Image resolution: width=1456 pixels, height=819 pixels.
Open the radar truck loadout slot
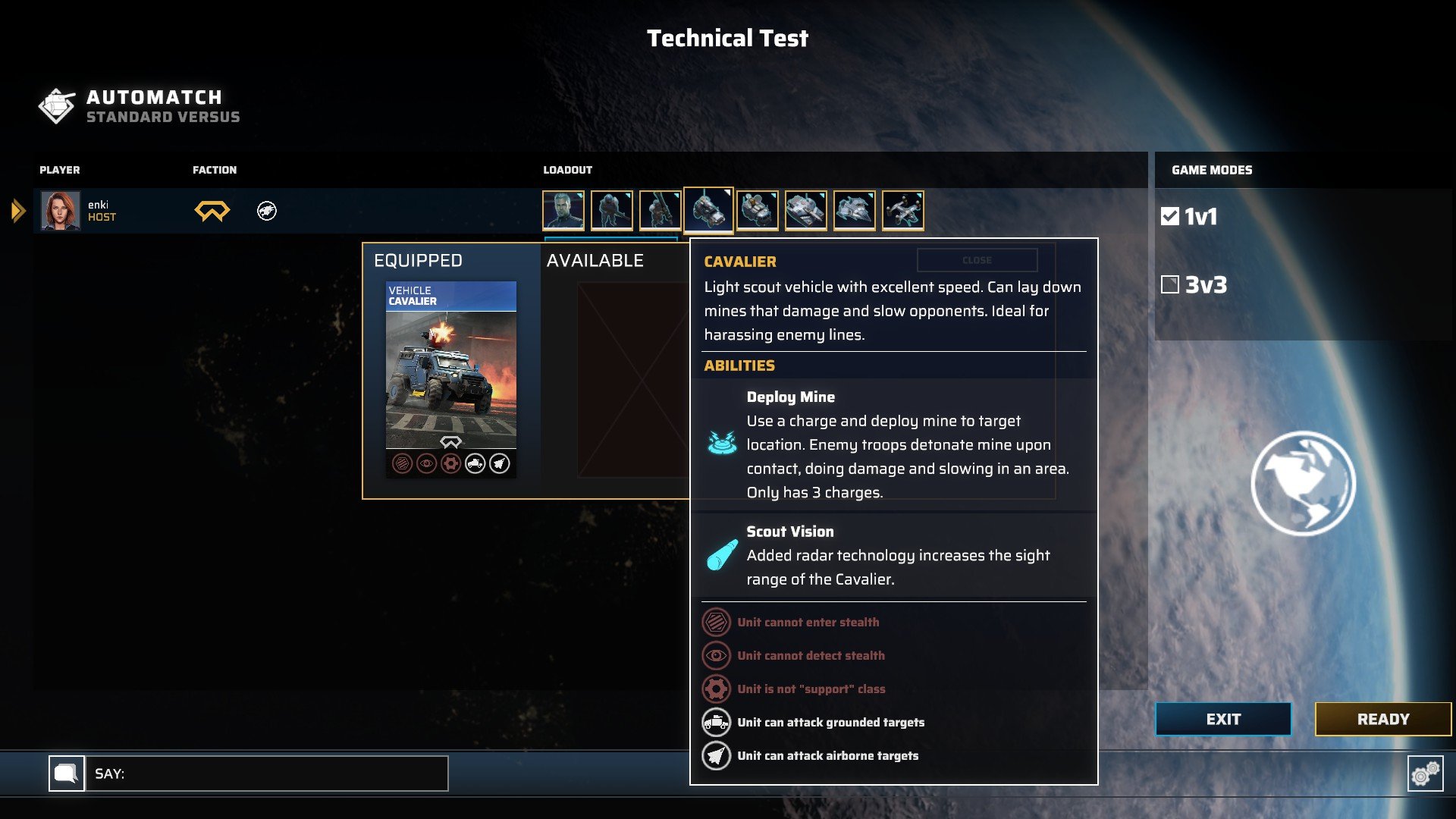(757, 210)
